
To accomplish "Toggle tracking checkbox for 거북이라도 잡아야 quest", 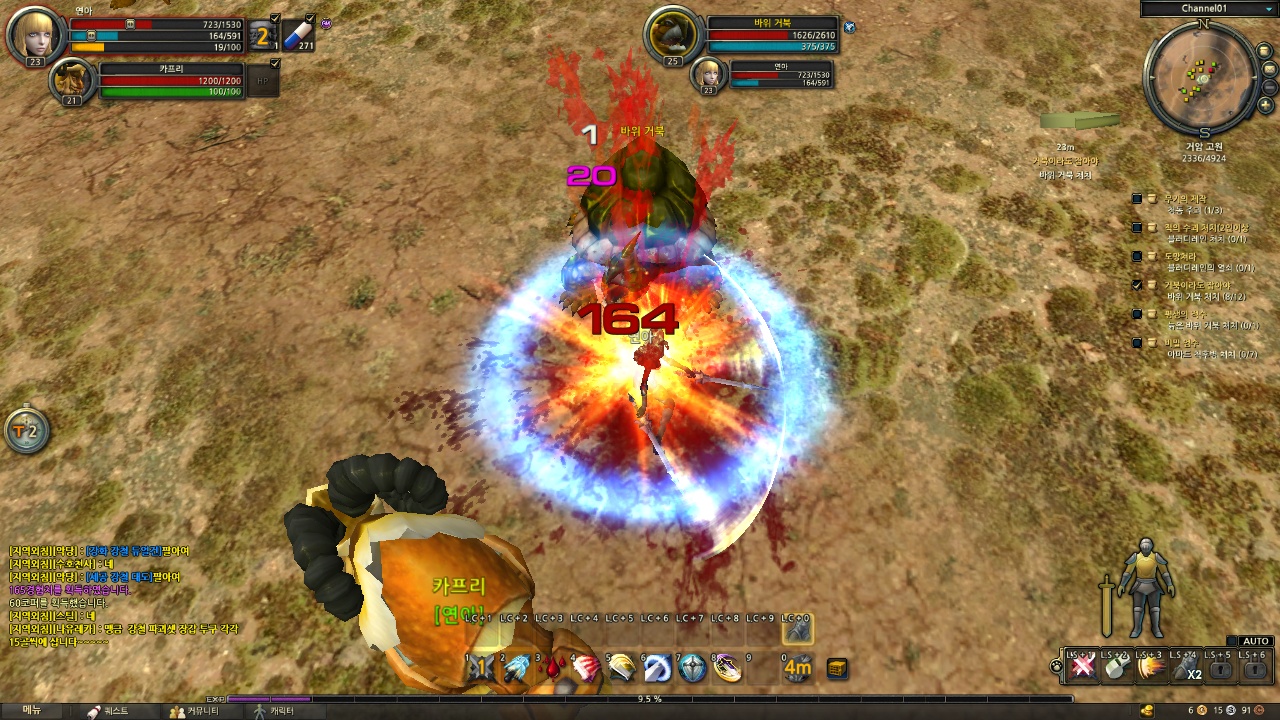I will [x=1137, y=285].
